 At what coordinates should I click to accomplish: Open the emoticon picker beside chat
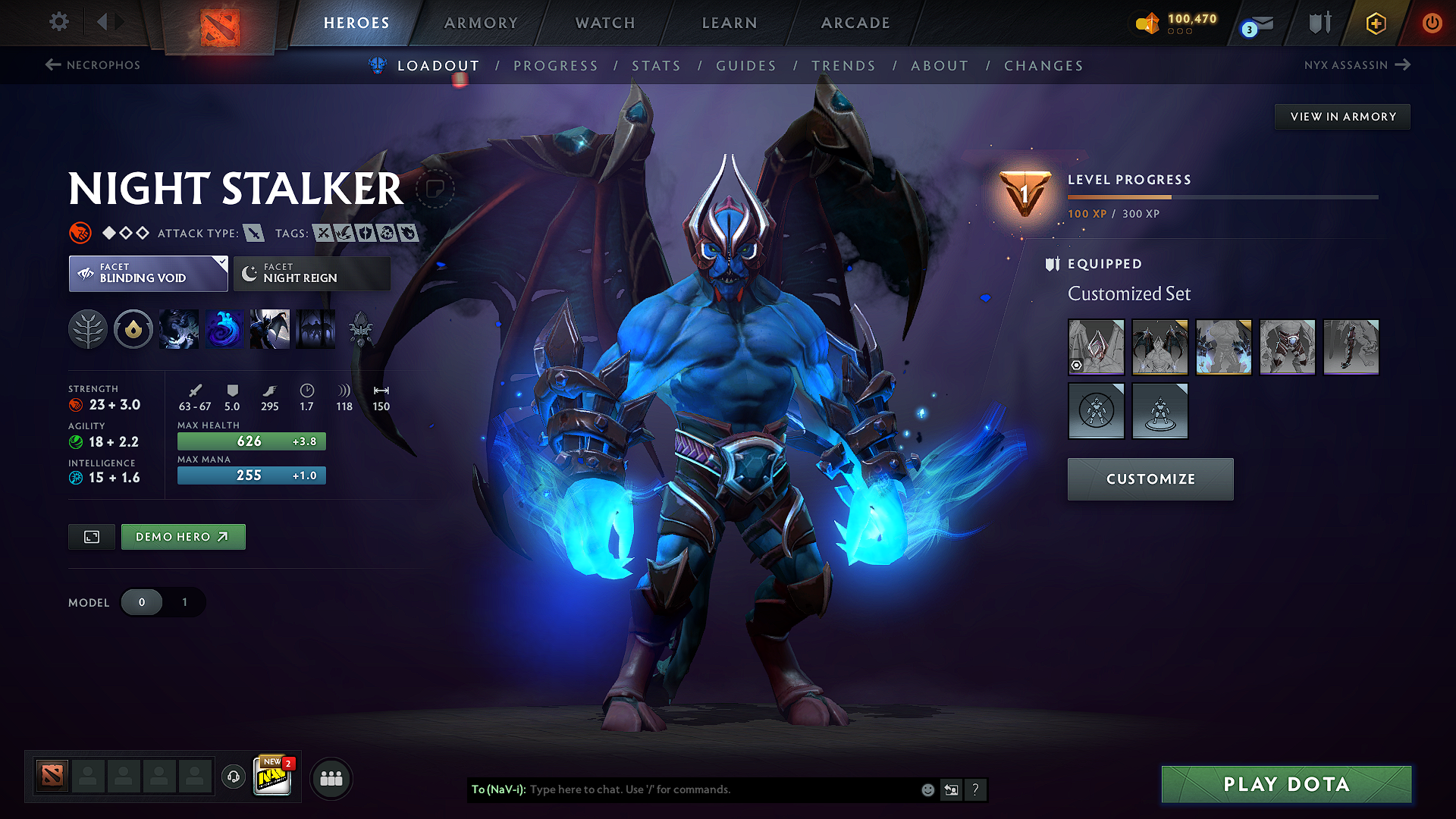point(927,789)
